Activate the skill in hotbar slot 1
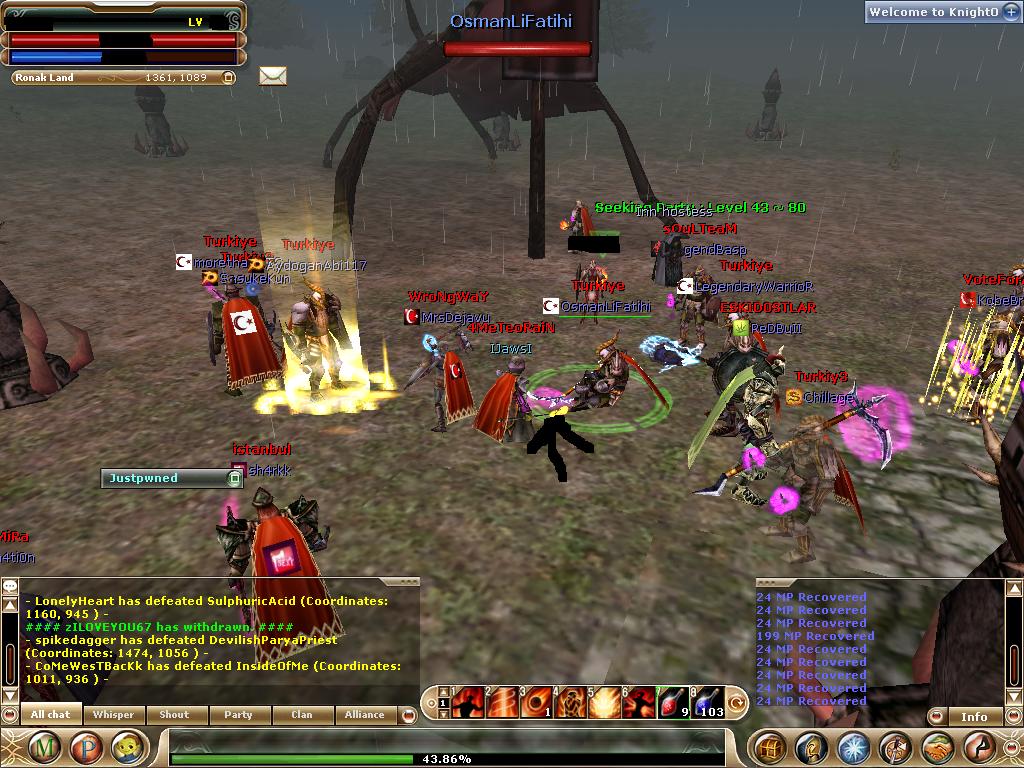This screenshot has height=768, width=1024. click(467, 704)
